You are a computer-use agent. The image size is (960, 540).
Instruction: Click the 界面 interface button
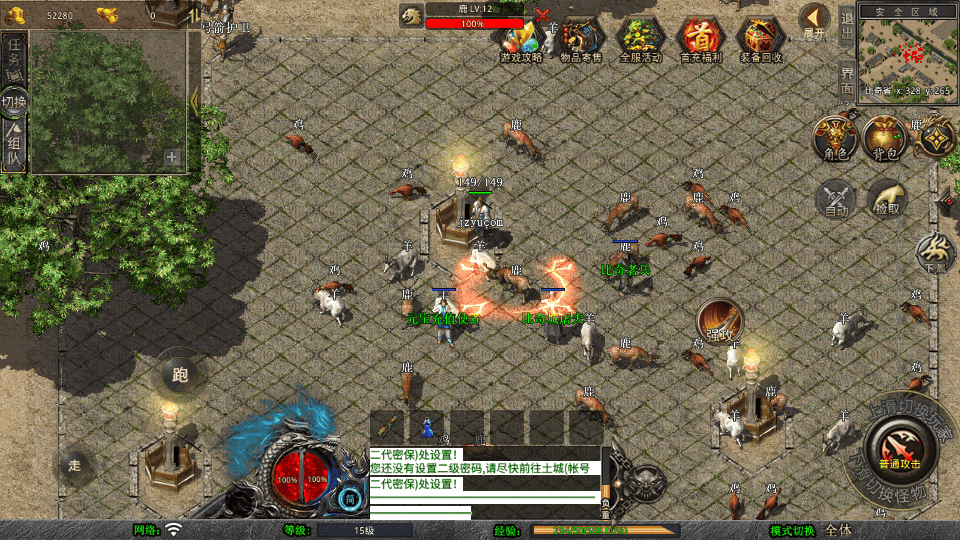tap(847, 78)
